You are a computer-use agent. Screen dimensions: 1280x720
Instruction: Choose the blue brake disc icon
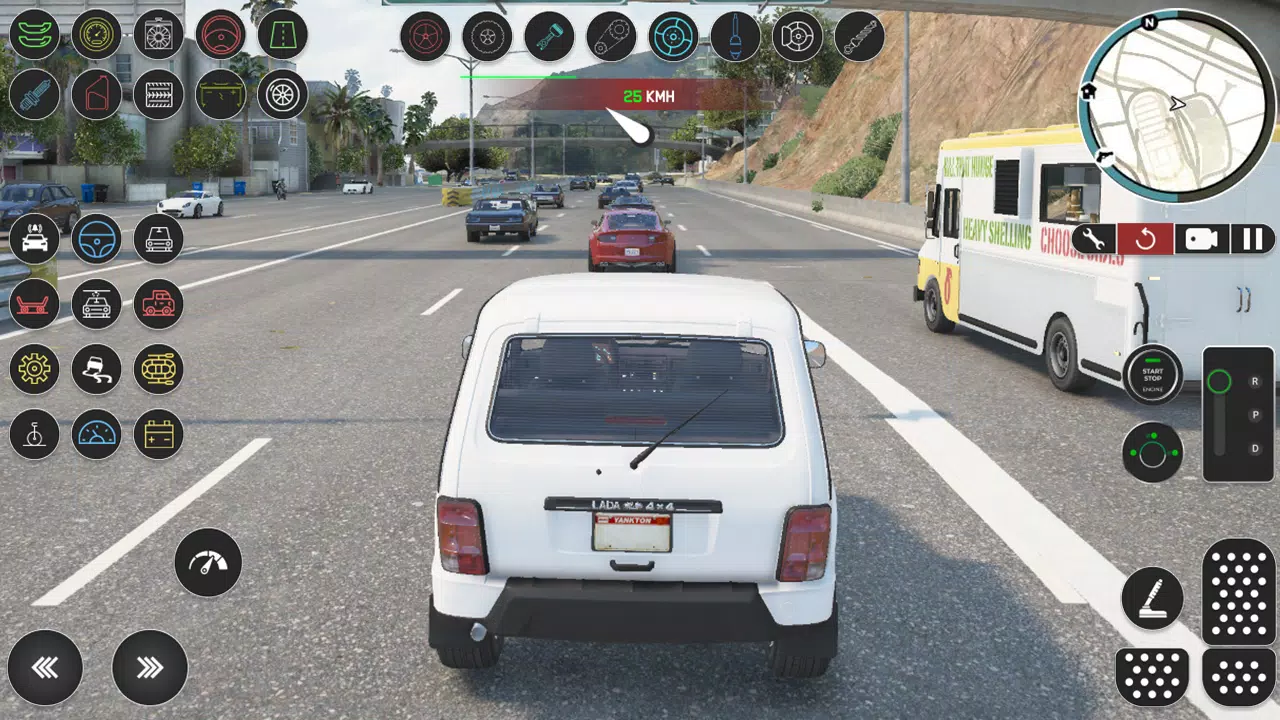point(673,37)
